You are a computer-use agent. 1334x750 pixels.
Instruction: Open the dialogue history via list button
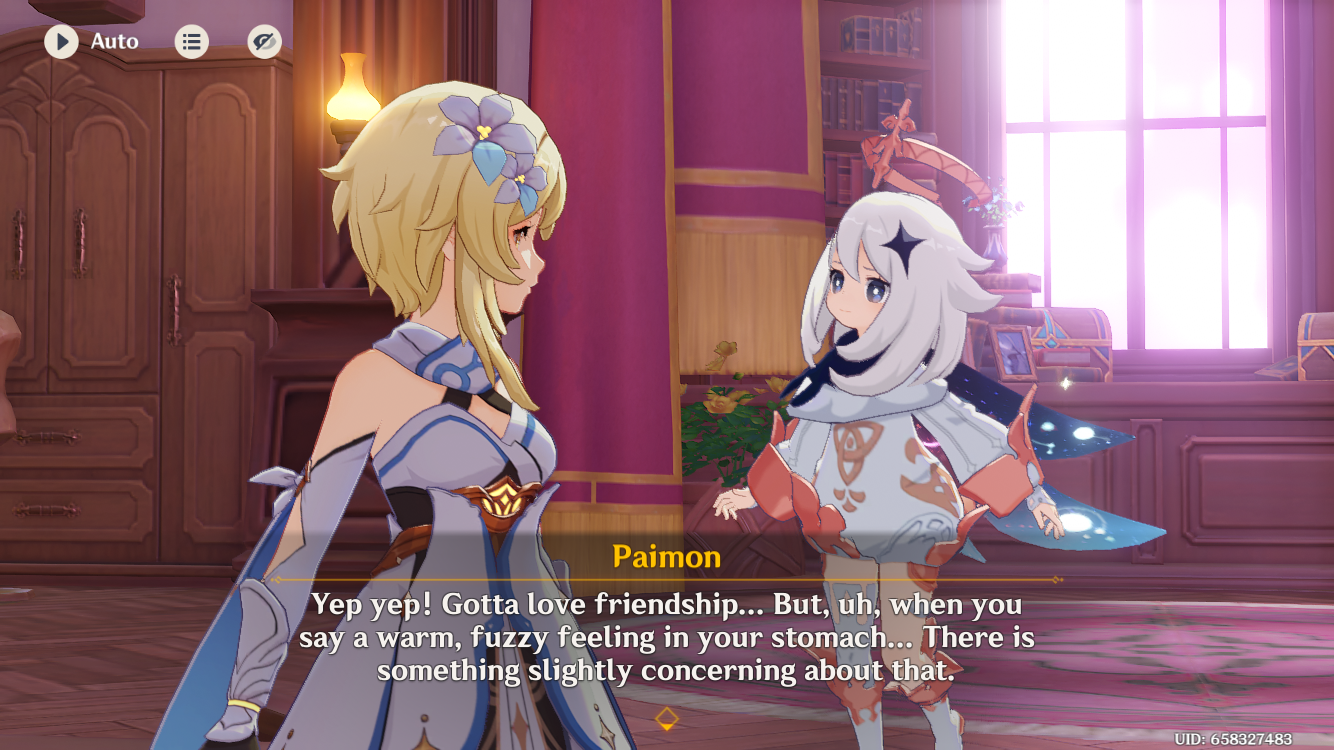[x=190, y=42]
